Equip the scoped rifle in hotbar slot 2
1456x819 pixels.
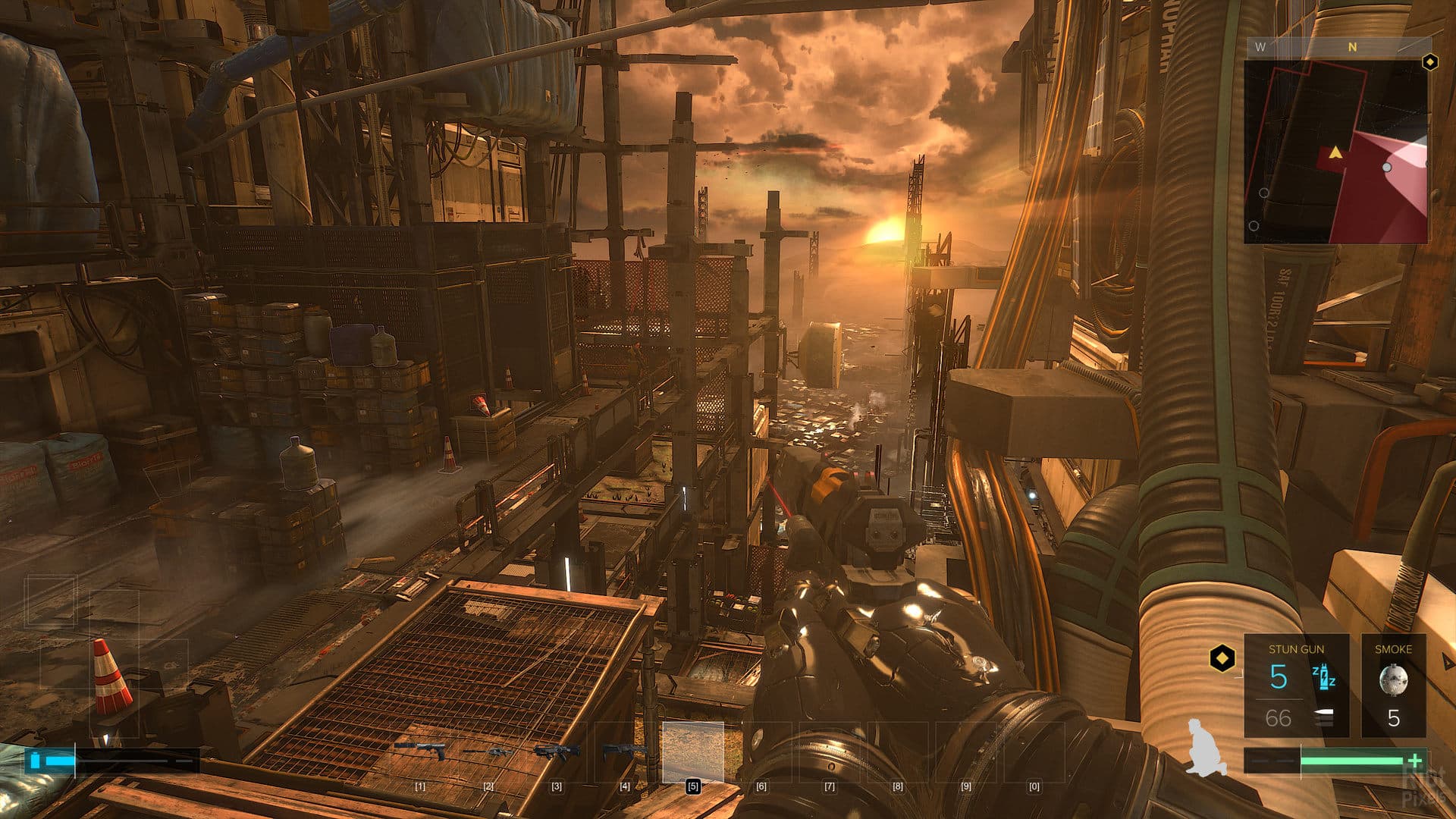tap(488, 751)
